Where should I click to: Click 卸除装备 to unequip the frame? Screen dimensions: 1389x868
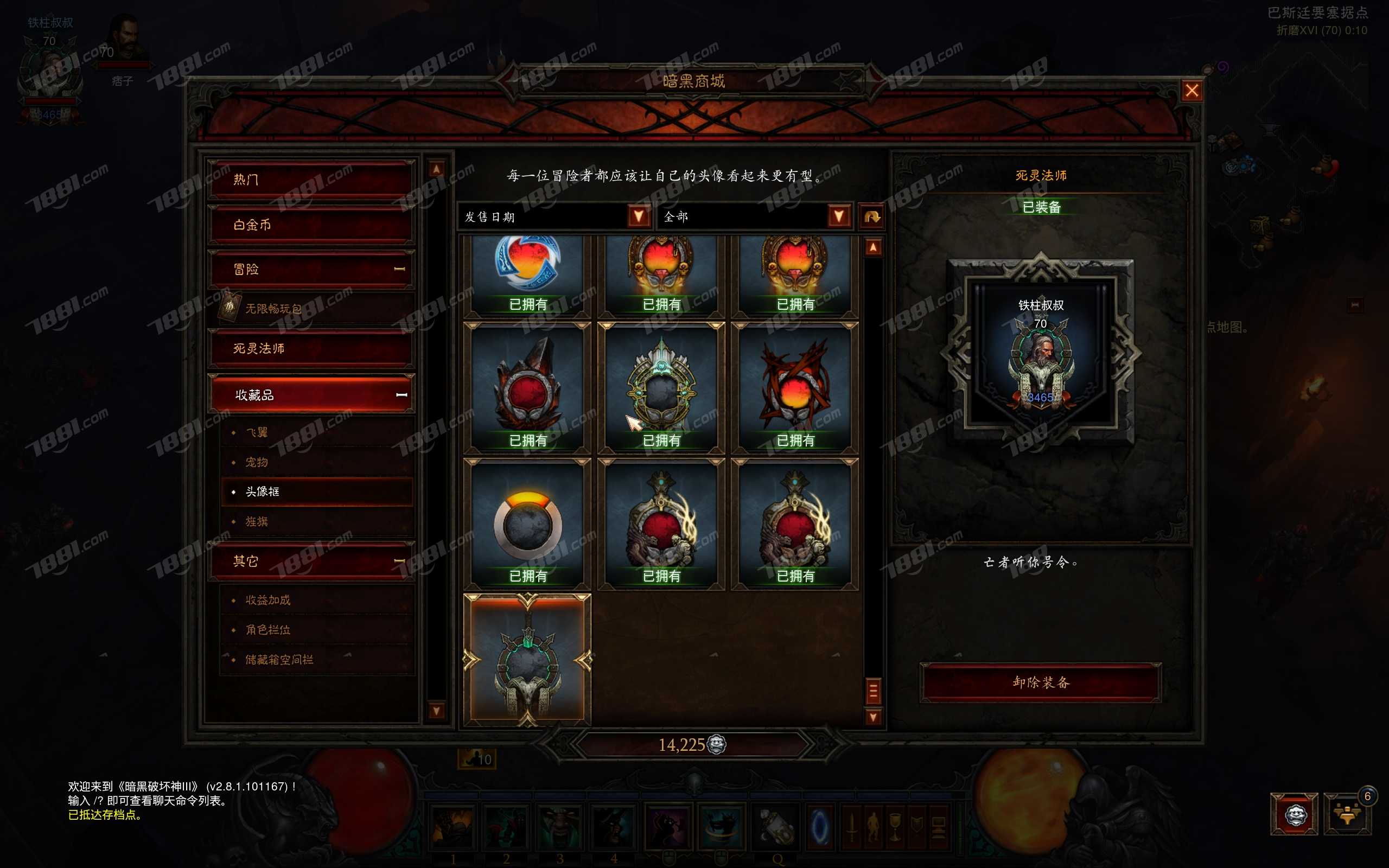1041,682
